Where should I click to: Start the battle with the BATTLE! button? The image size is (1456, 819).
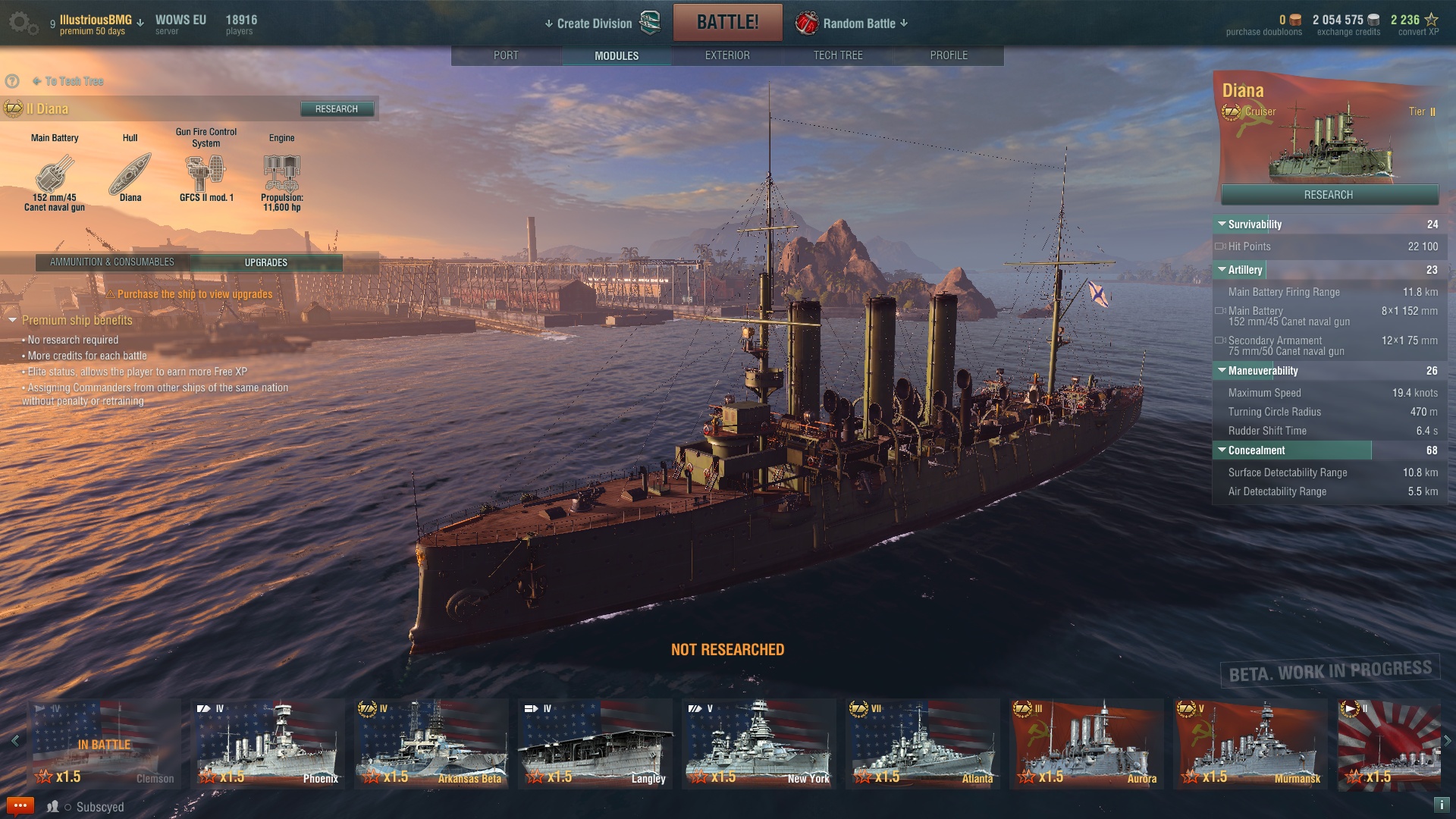pos(727,22)
